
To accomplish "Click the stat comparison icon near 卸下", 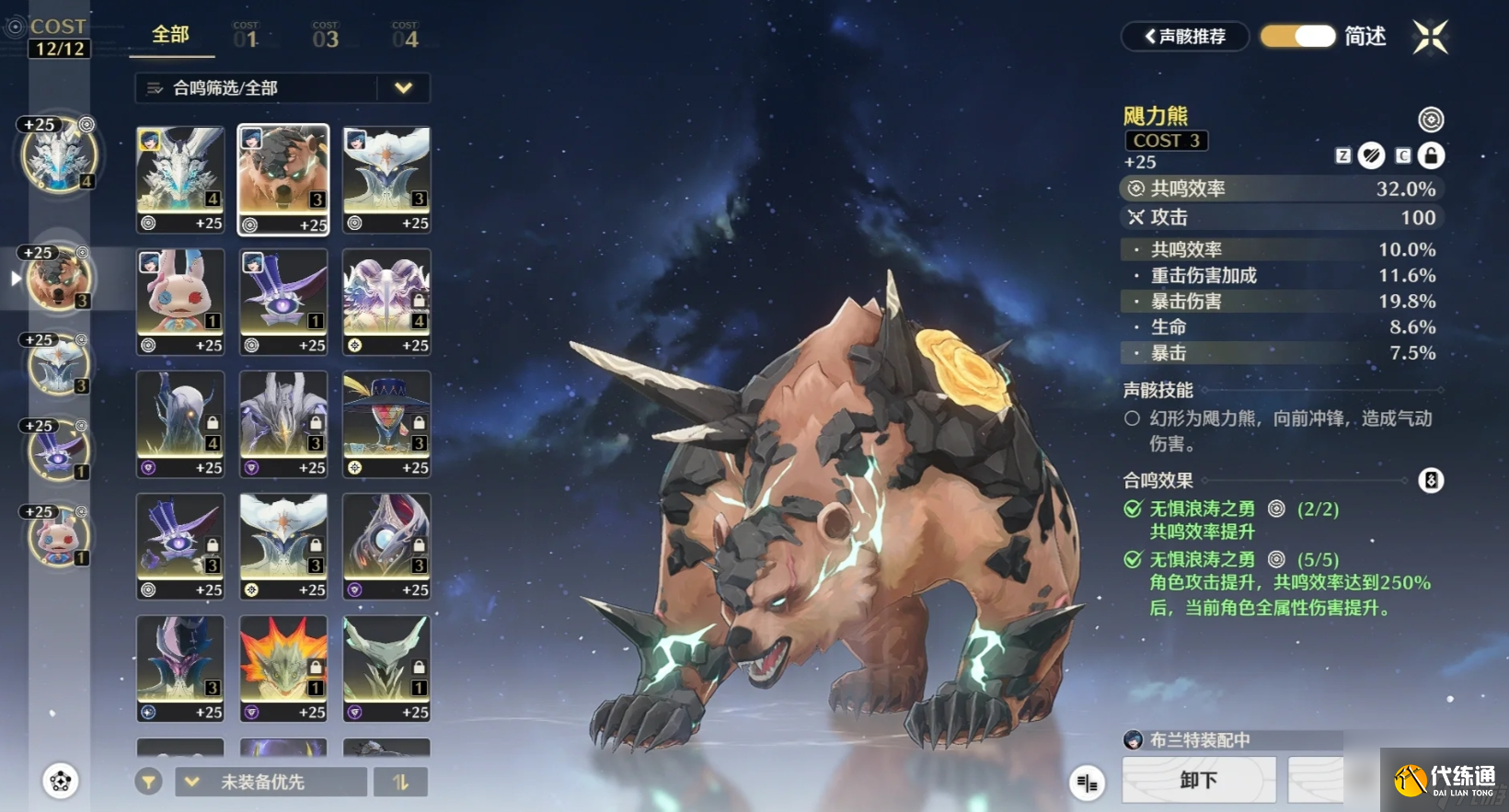I will point(1087,783).
